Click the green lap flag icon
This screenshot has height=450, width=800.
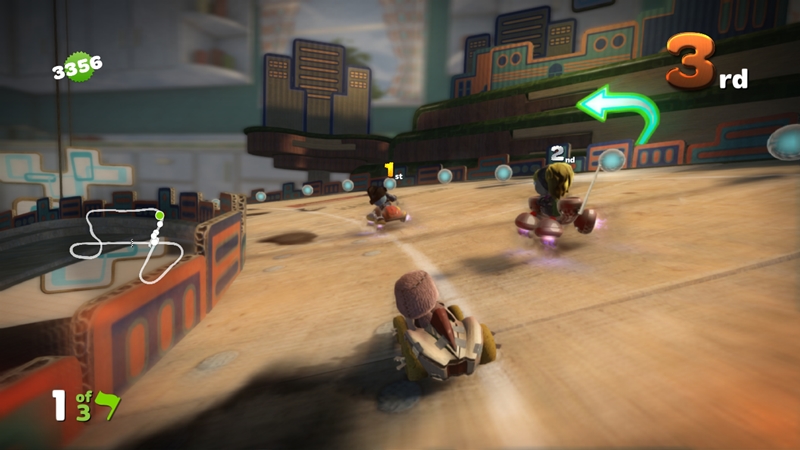coord(105,407)
